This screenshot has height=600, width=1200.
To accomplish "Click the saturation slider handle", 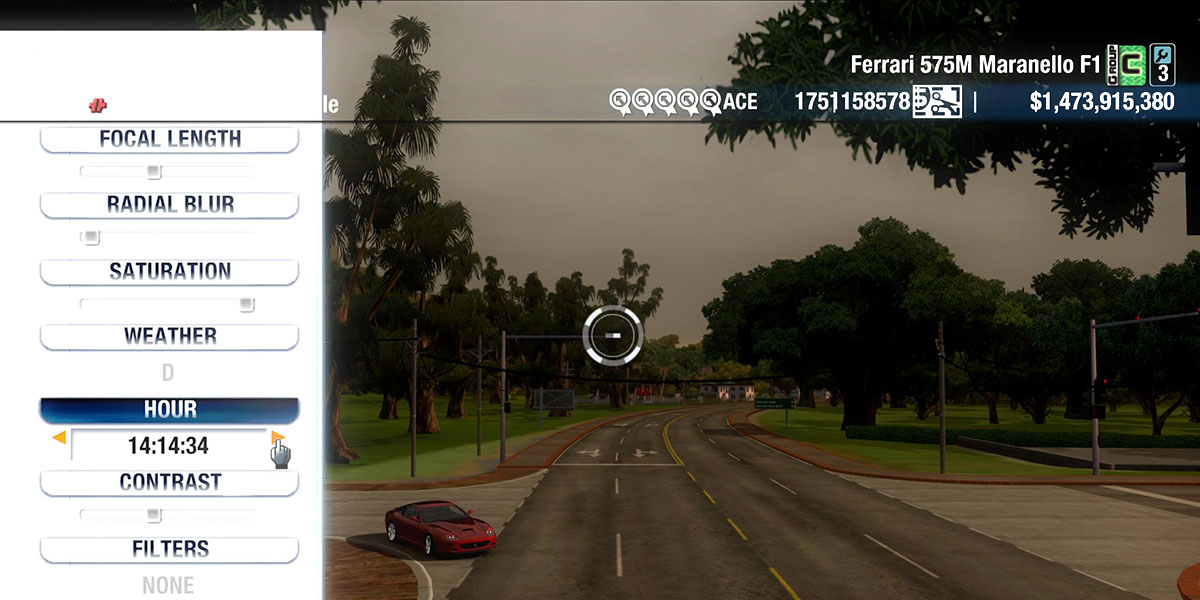I will pyautogui.click(x=246, y=304).
